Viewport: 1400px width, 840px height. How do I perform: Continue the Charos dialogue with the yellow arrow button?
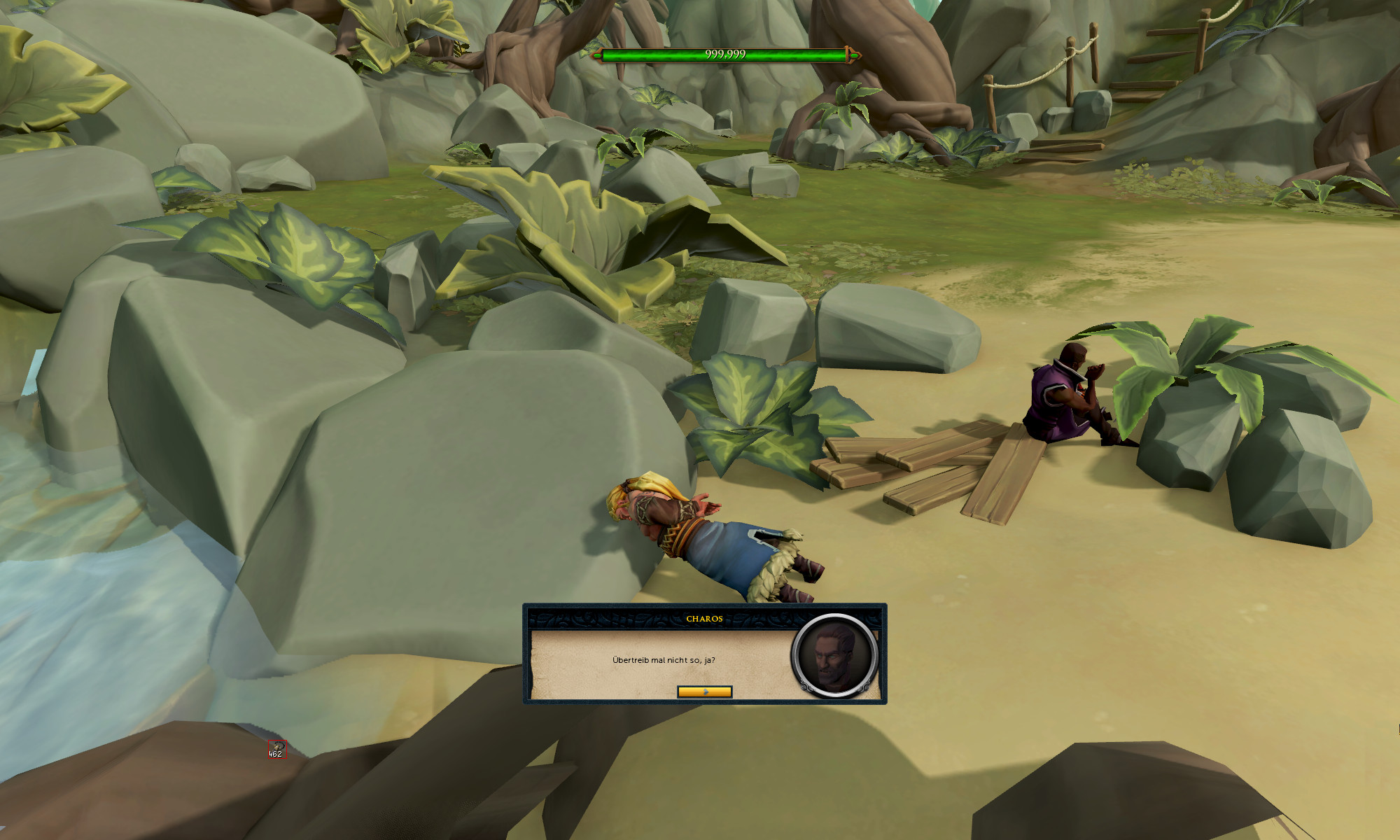(x=704, y=692)
